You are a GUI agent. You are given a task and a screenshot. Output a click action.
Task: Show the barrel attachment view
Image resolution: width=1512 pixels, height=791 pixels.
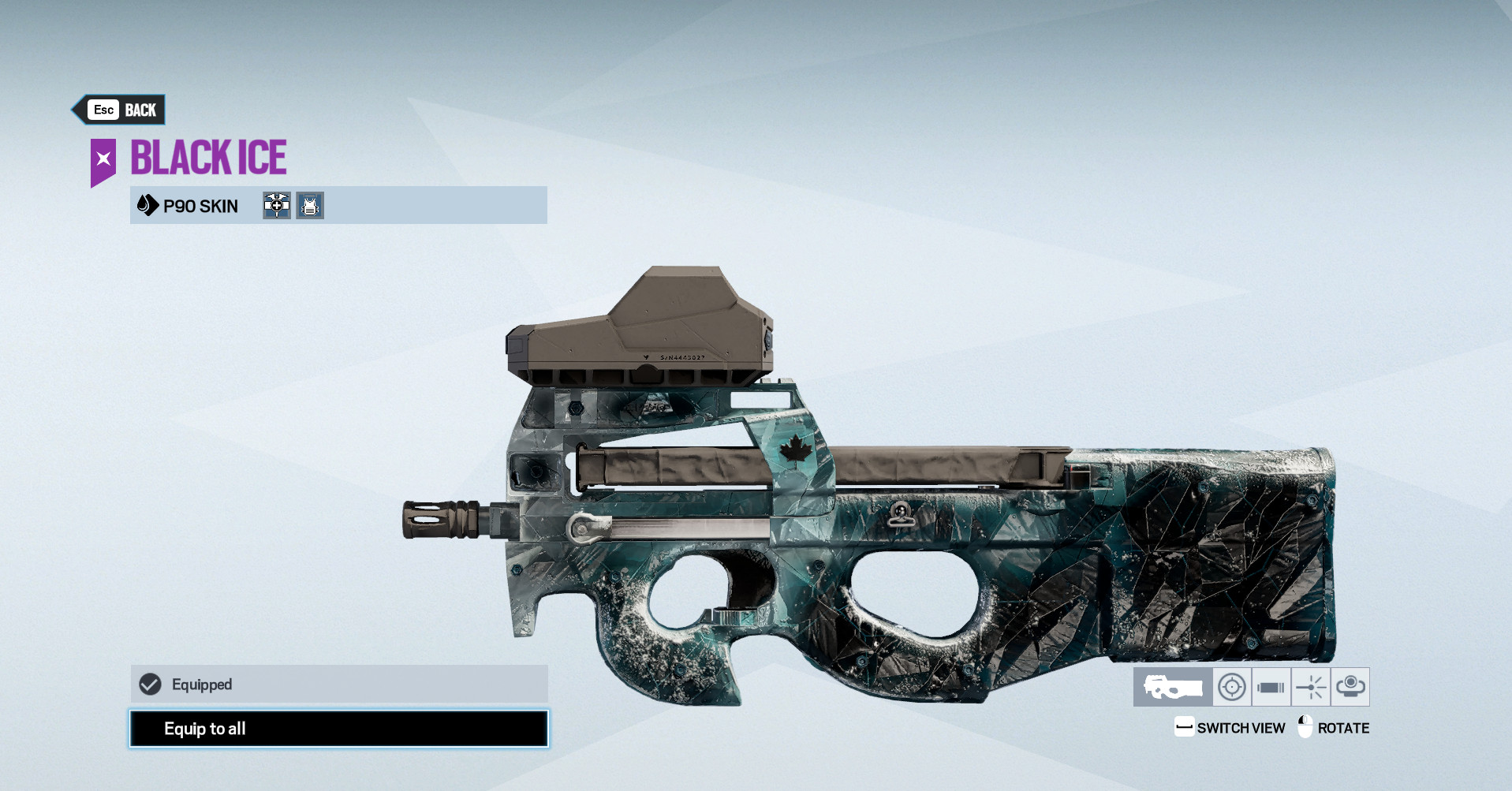click(1271, 687)
